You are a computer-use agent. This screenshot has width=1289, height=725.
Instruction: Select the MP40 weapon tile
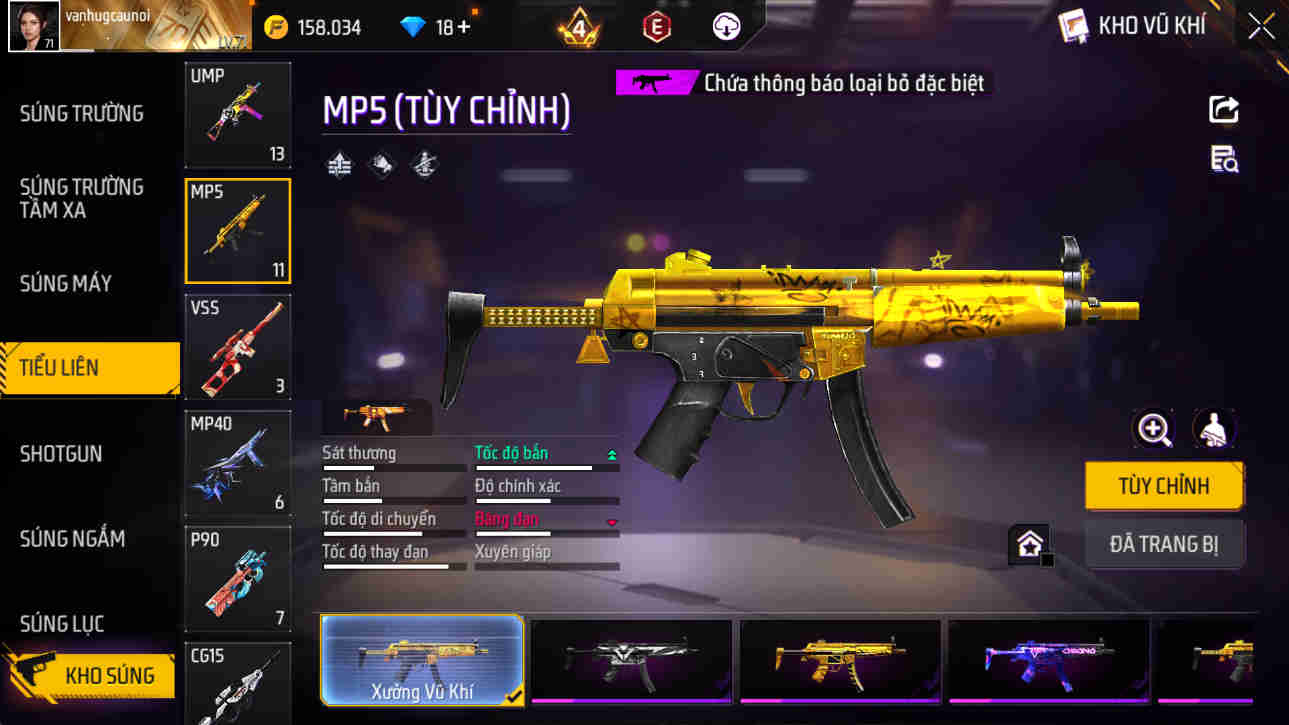(238, 462)
